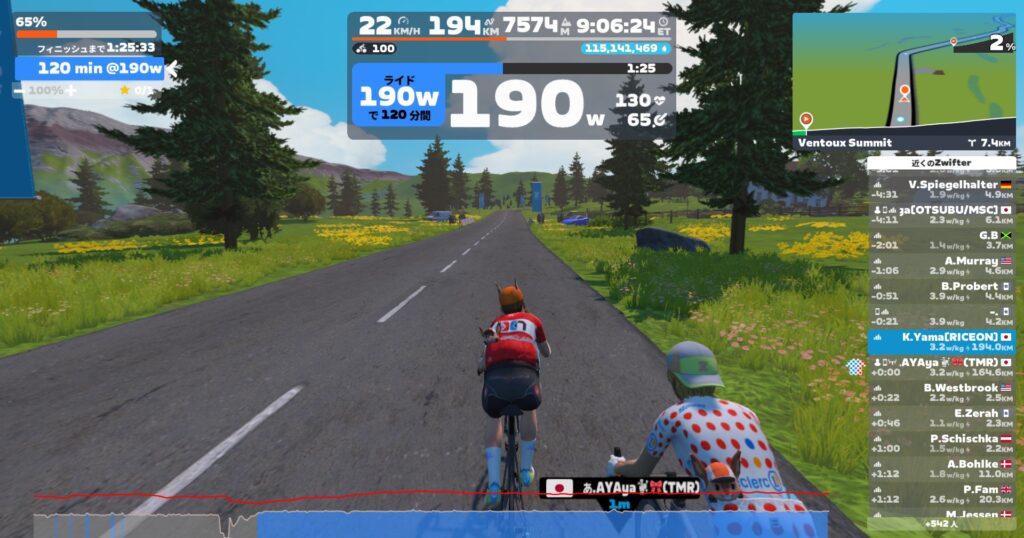This screenshot has height=538, width=1024.
Task: Show the +542 additional riders count
Action: pyautogui.click(x=941, y=524)
